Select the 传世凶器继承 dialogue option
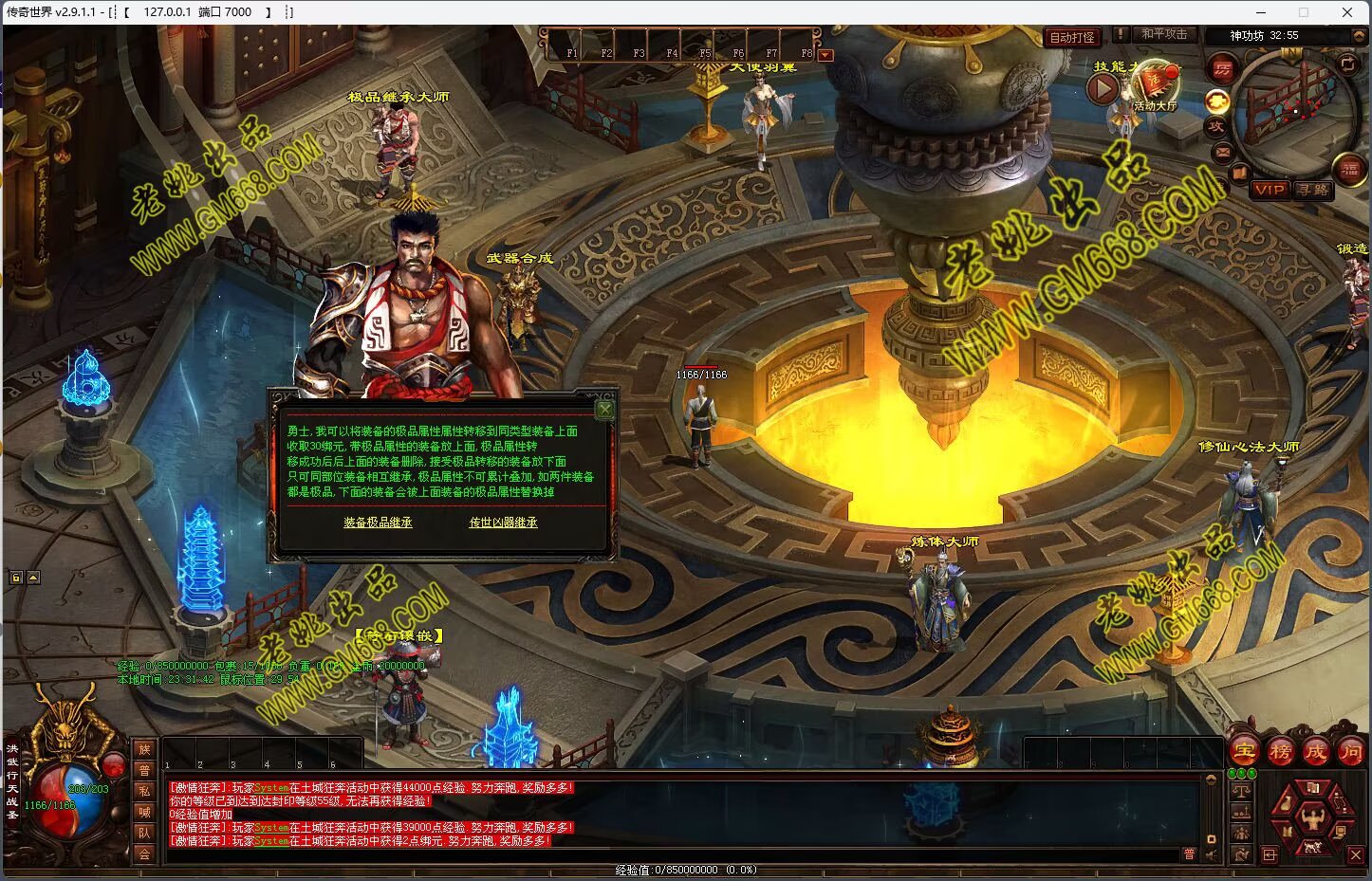This screenshot has height=881, width=1372. click(x=503, y=523)
